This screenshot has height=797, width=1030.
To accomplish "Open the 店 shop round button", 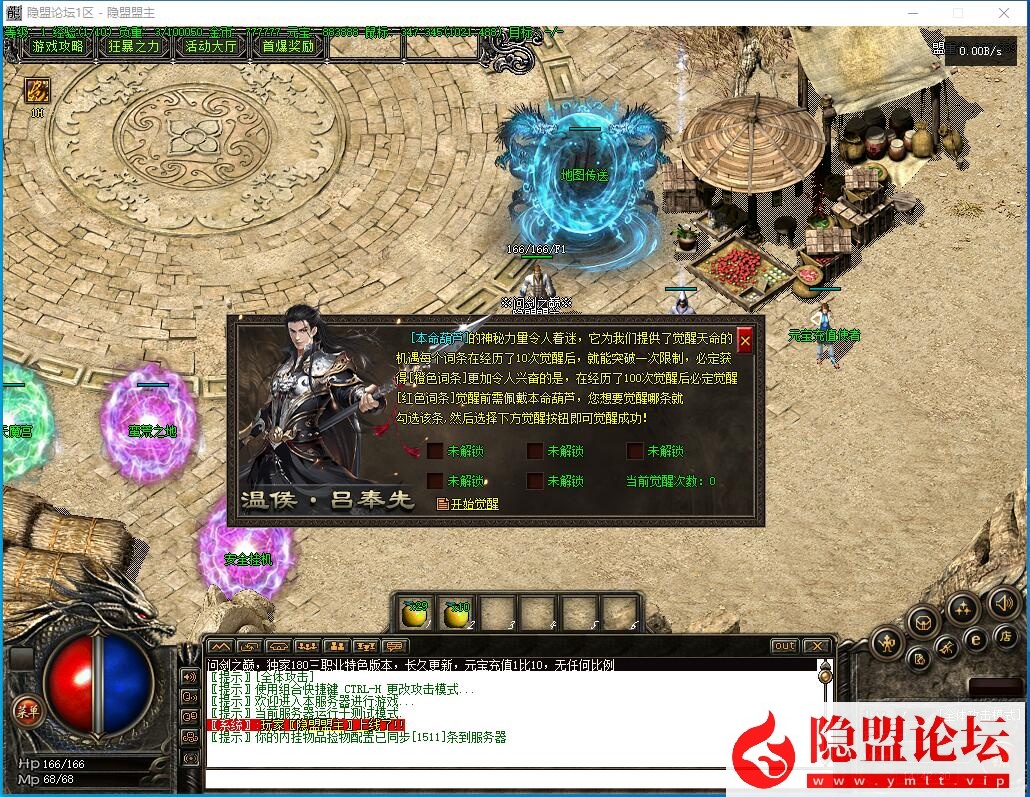I will coord(1005,636).
